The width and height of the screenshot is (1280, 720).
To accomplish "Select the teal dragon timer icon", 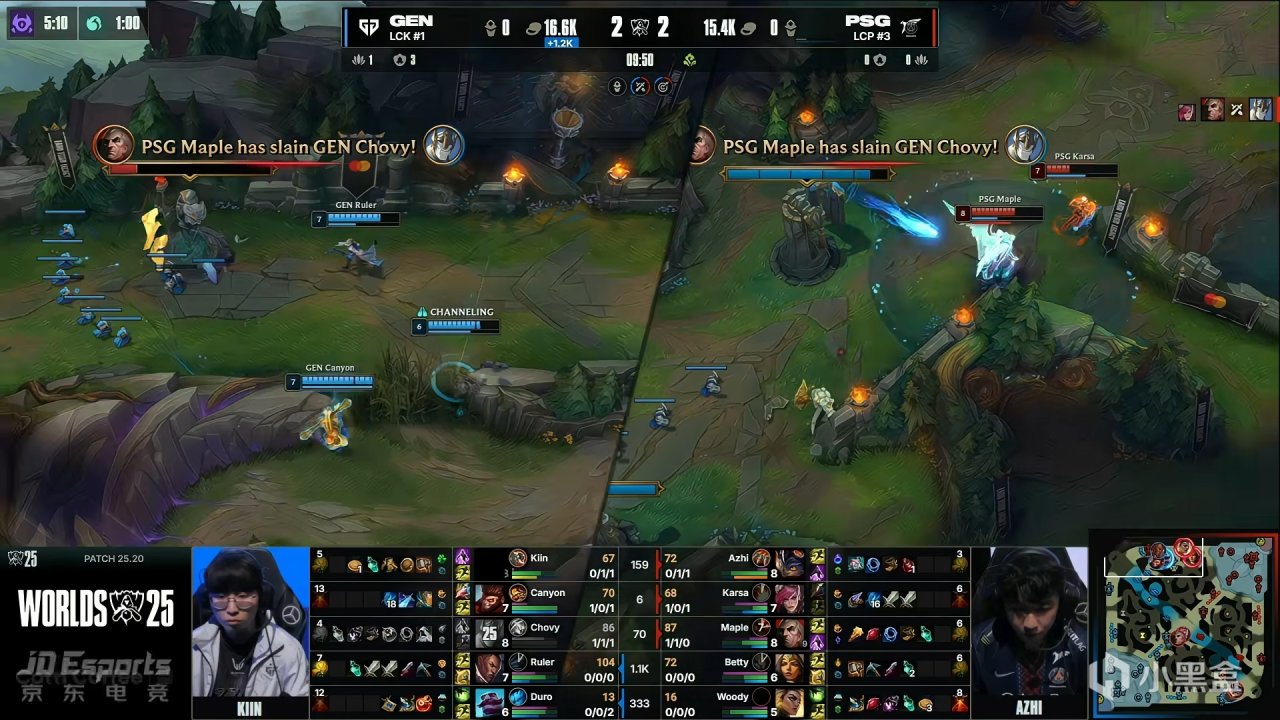I will [x=94, y=22].
